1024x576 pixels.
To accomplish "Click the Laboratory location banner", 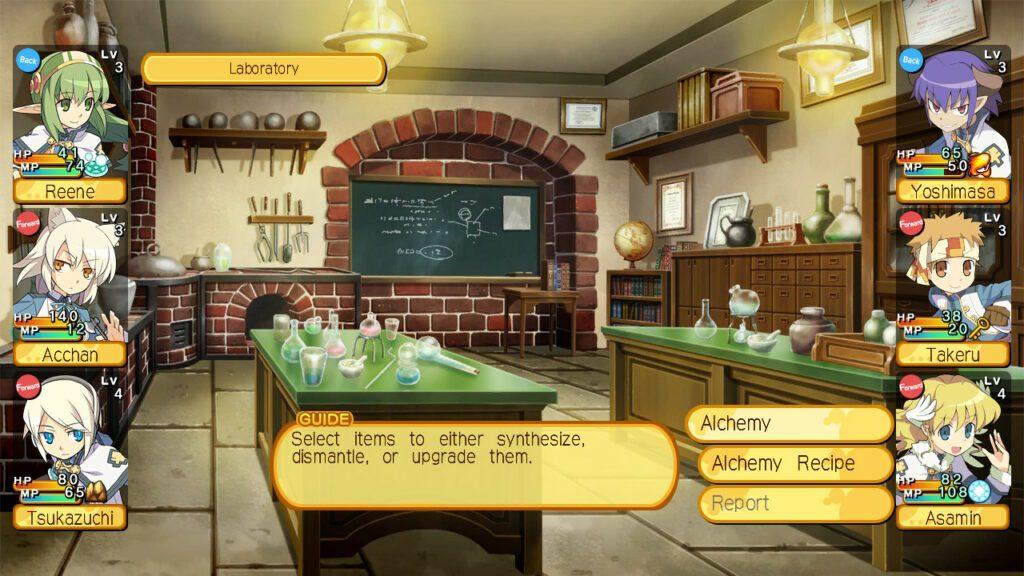I will [x=264, y=69].
